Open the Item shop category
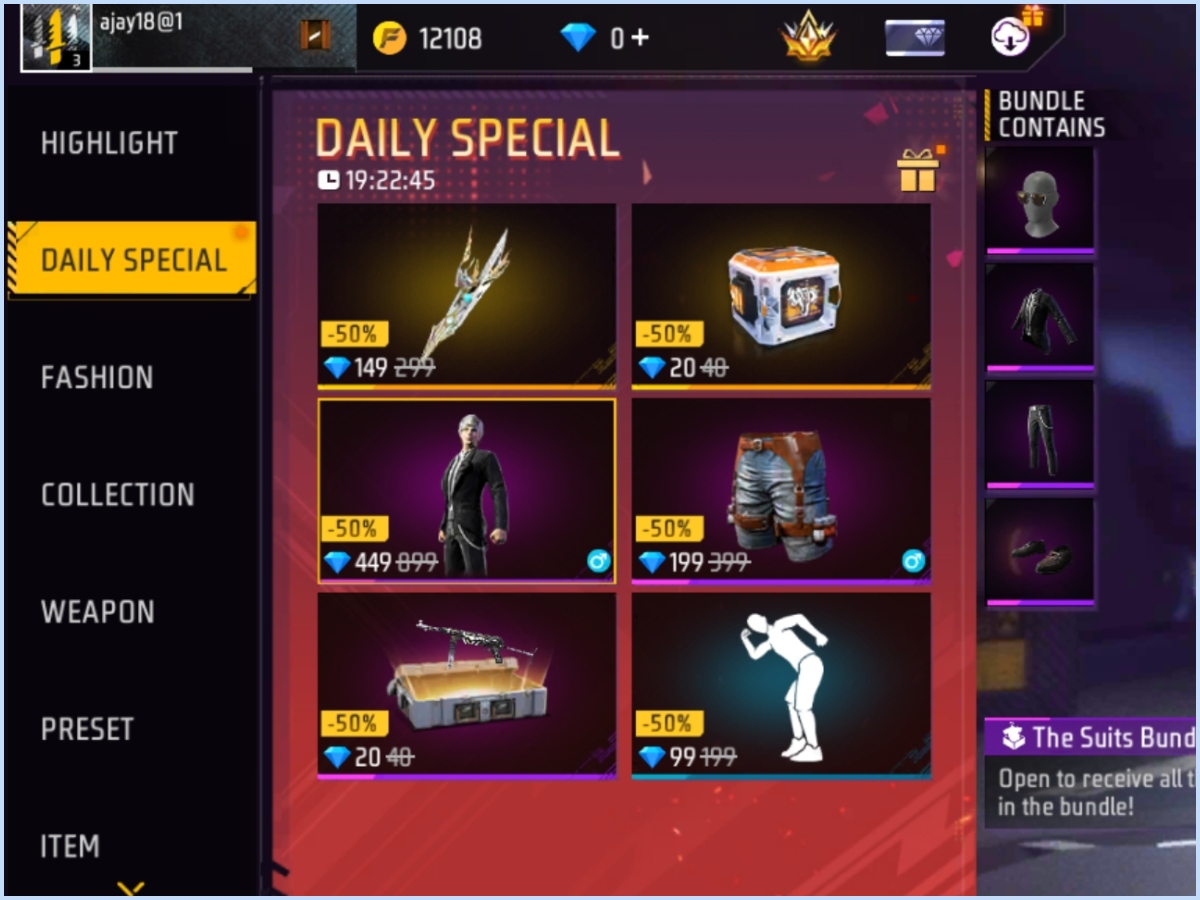This screenshot has width=1200, height=900. pos(70,846)
